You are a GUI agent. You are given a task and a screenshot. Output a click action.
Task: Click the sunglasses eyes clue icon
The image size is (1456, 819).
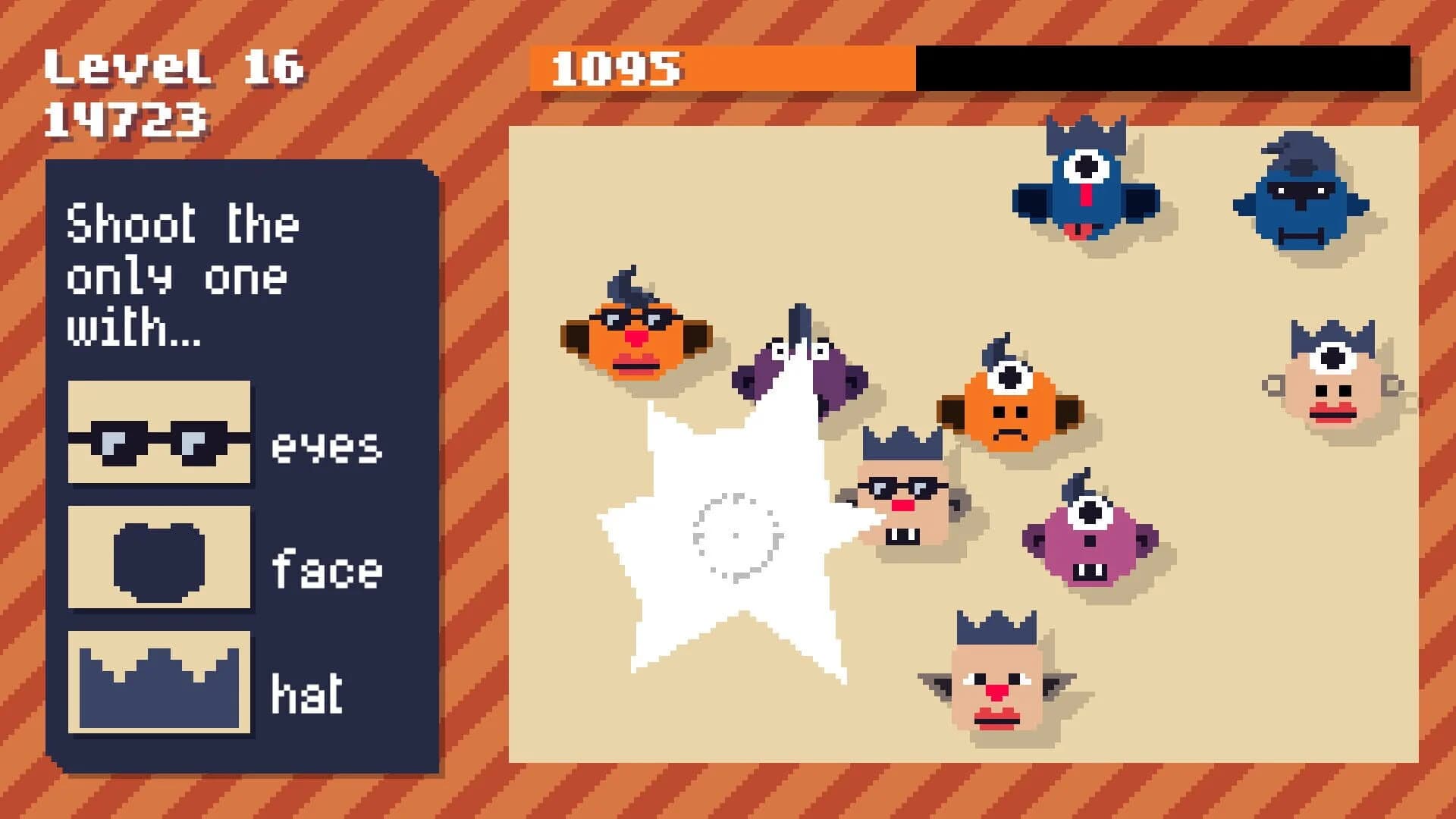tap(158, 434)
